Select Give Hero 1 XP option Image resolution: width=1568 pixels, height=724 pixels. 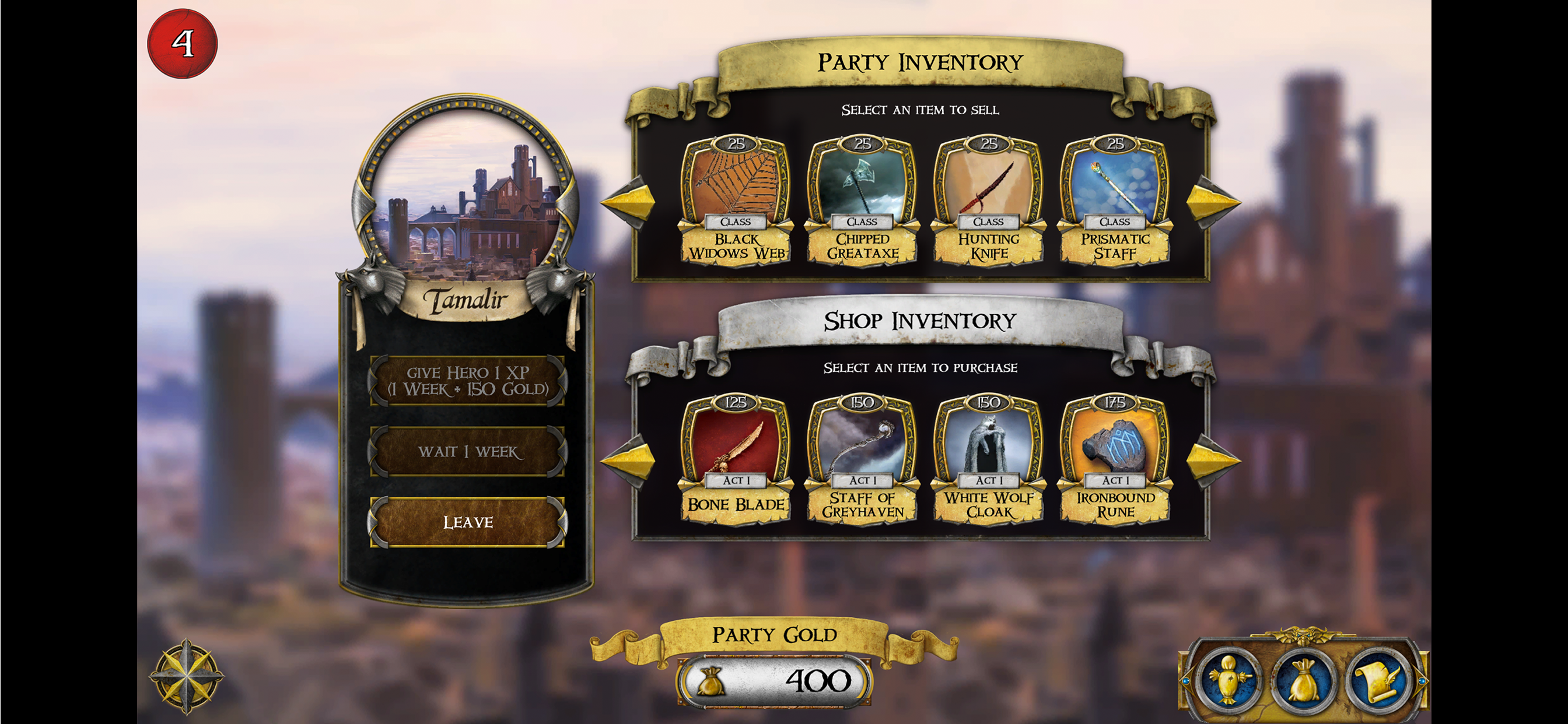pos(467,381)
